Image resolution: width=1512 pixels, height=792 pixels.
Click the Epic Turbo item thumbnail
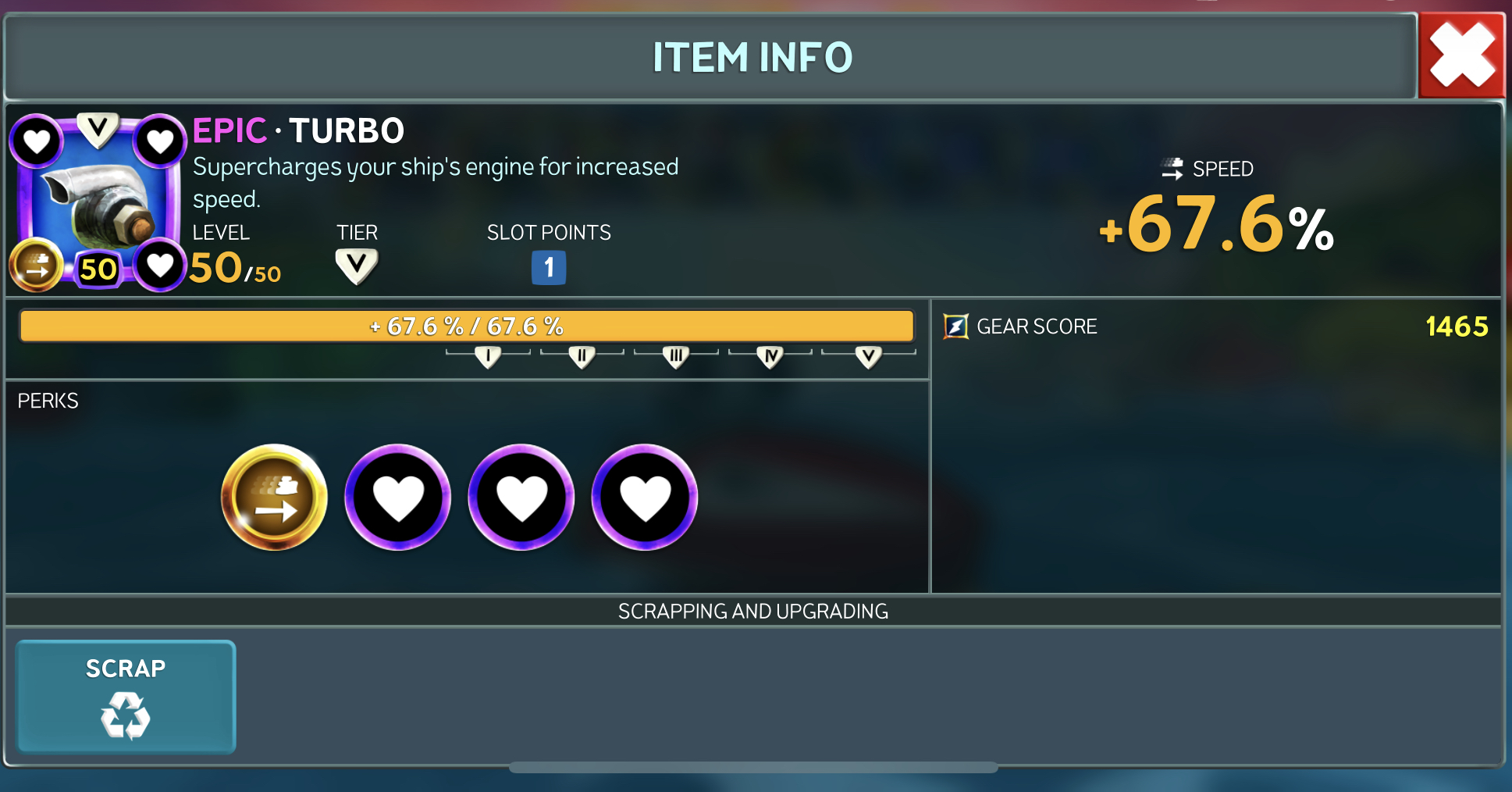[98, 203]
